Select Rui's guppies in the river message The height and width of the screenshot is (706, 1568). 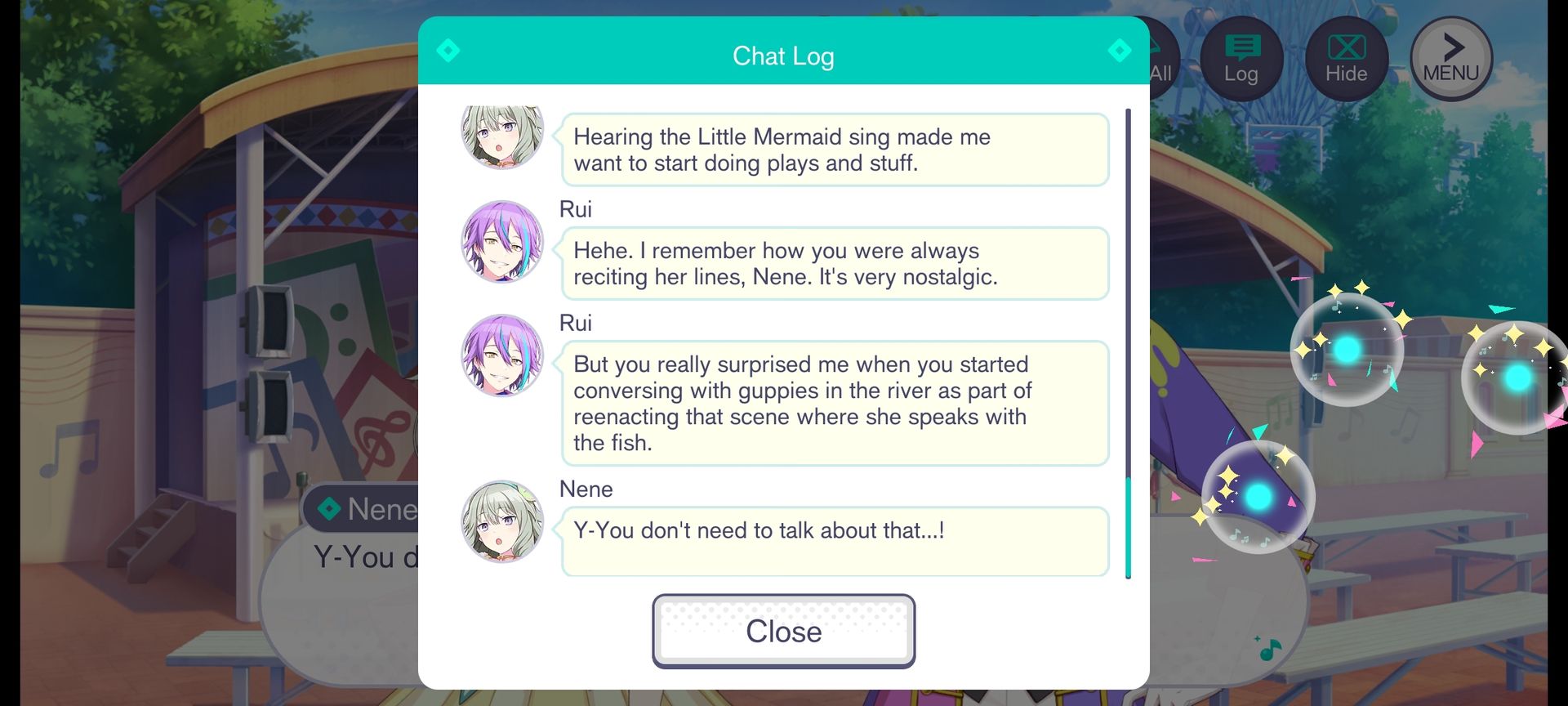[834, 404]
